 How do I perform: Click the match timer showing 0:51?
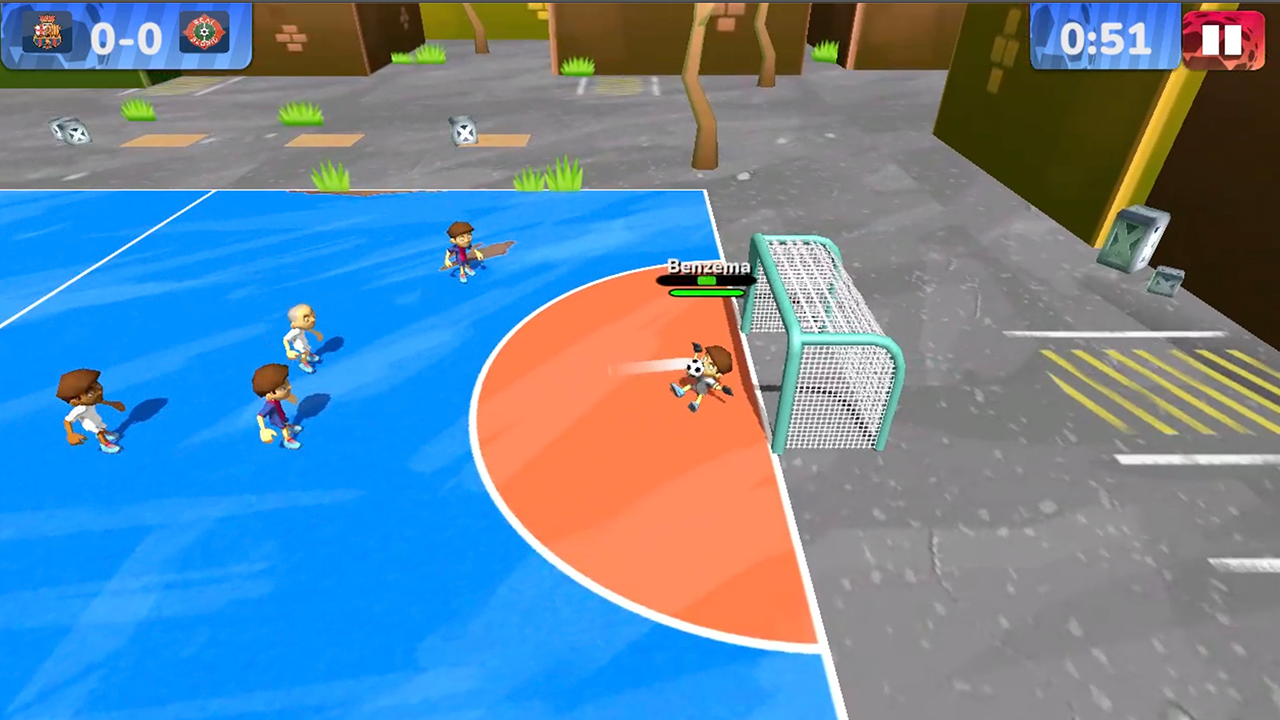[x=1106, y=40]
